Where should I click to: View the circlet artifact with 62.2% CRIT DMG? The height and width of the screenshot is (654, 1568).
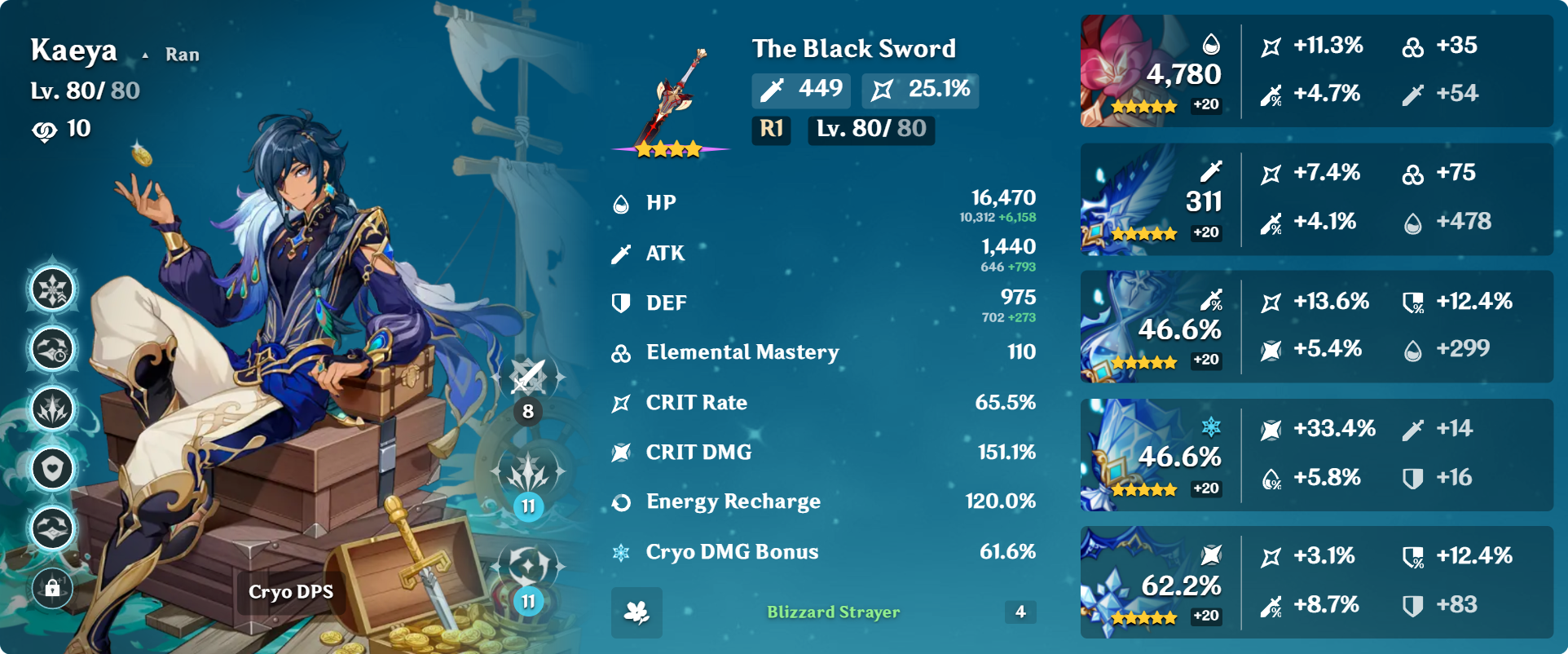1152,582
